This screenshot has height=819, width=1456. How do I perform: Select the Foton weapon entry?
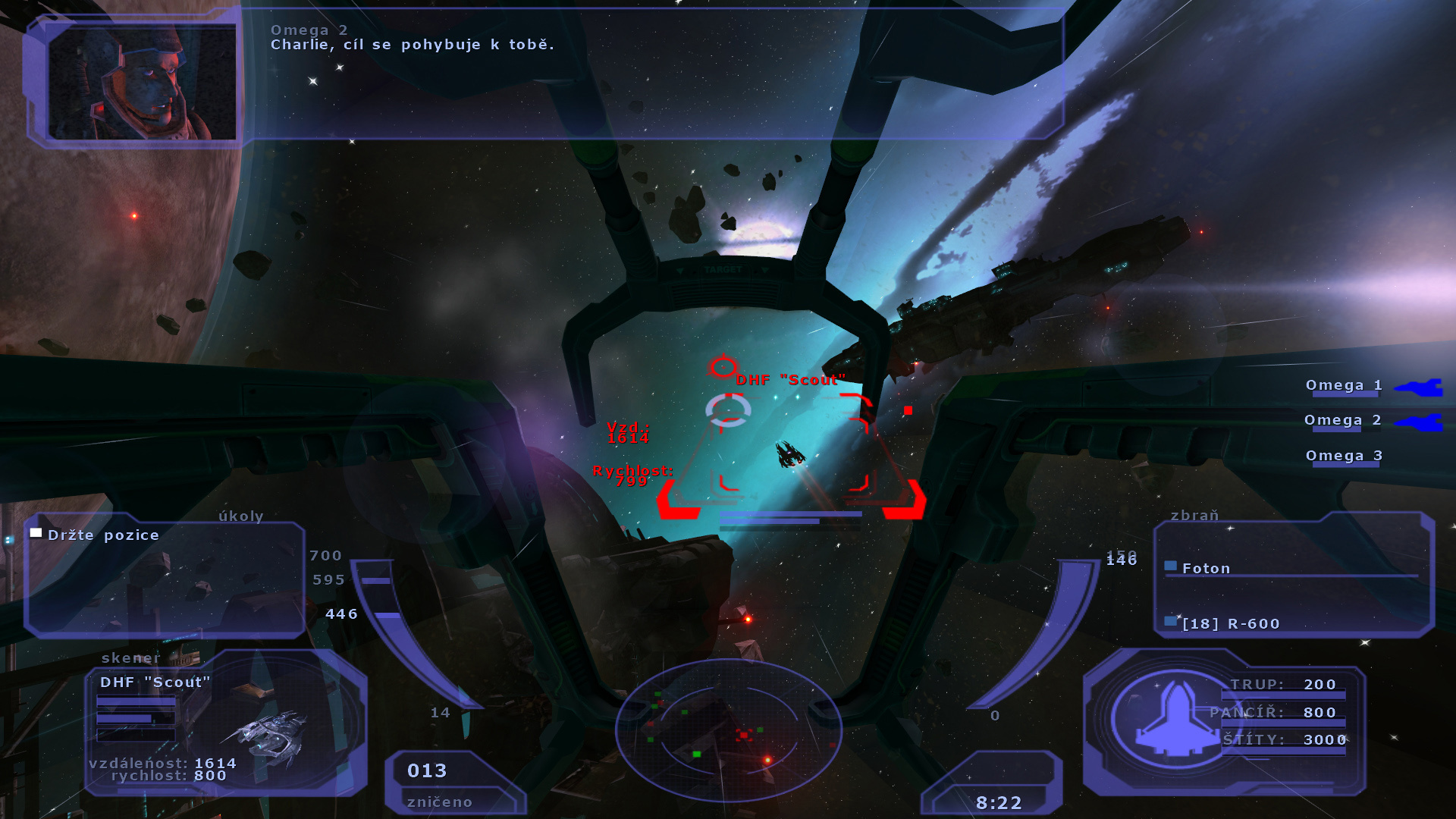coord(1206,568)
